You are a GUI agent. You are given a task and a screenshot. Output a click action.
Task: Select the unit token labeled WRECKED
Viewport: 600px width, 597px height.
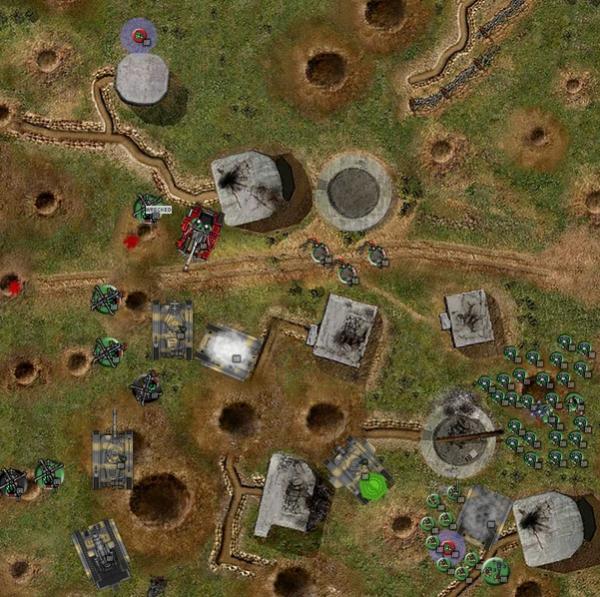click(148, 208)
